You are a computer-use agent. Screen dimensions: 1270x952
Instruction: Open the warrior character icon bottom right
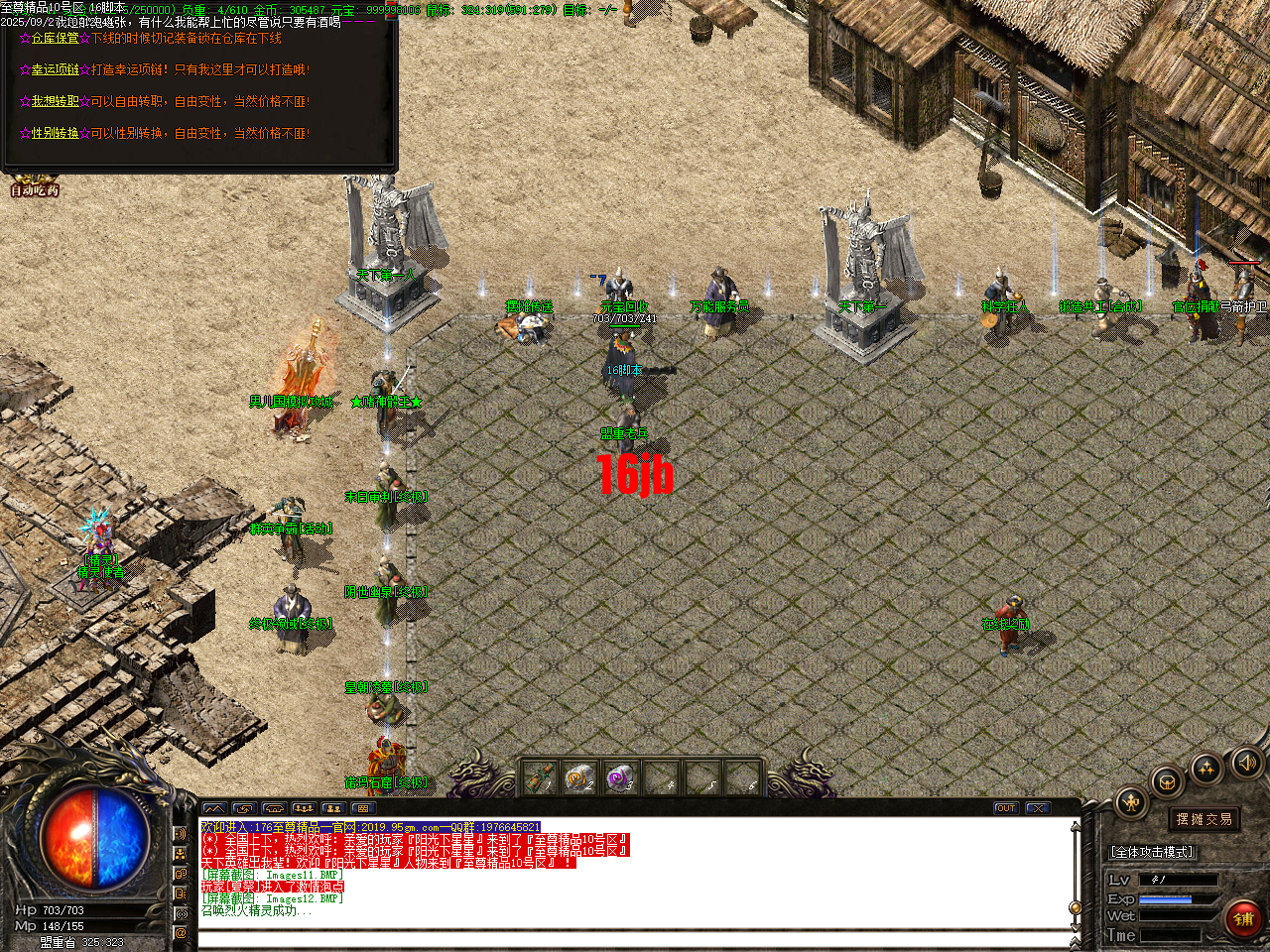pos(1130,800)
